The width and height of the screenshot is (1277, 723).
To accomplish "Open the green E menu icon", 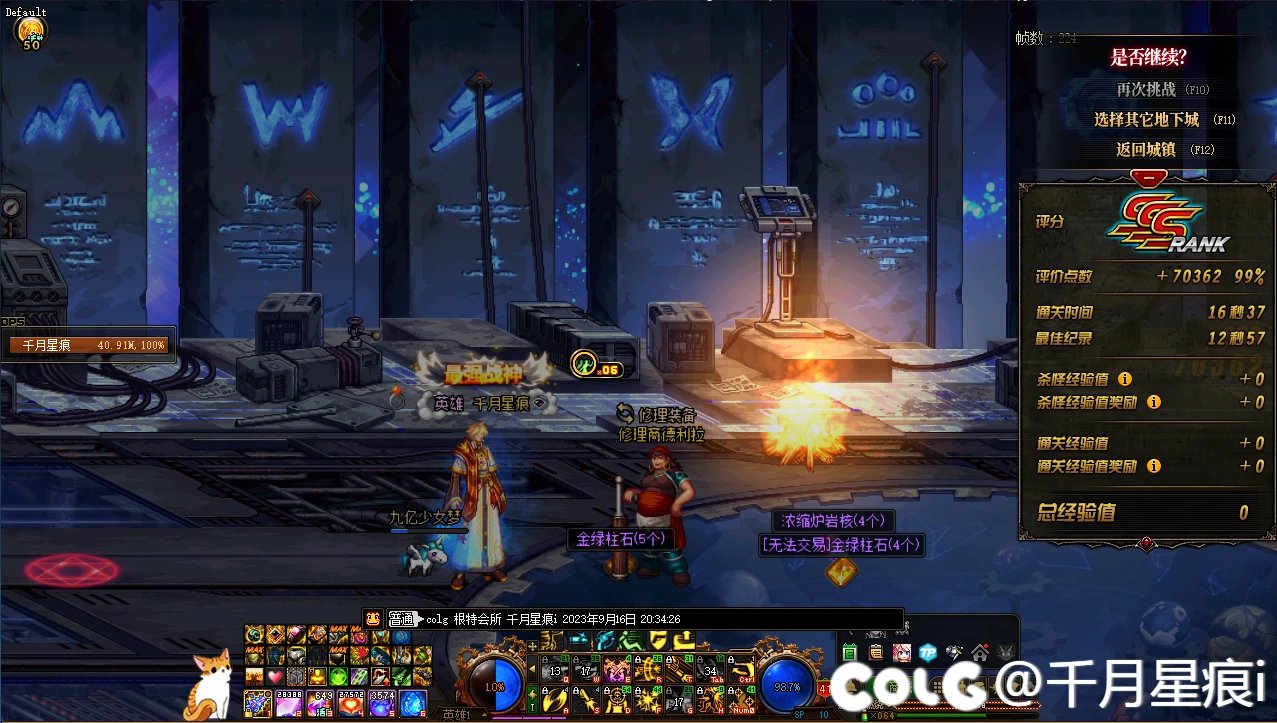I will tap(850, 652).
